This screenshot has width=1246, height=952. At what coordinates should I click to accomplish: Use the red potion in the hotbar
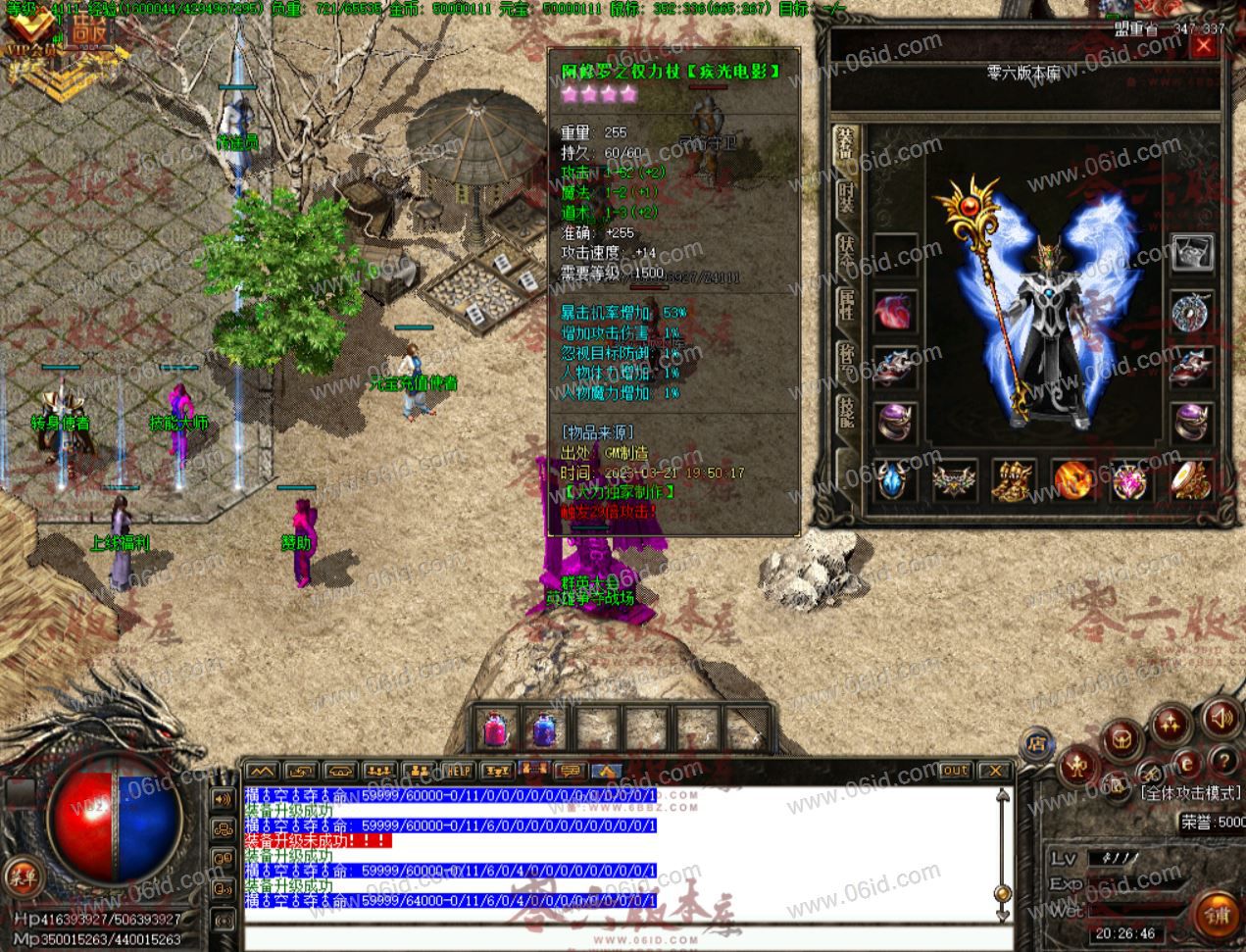493,728
